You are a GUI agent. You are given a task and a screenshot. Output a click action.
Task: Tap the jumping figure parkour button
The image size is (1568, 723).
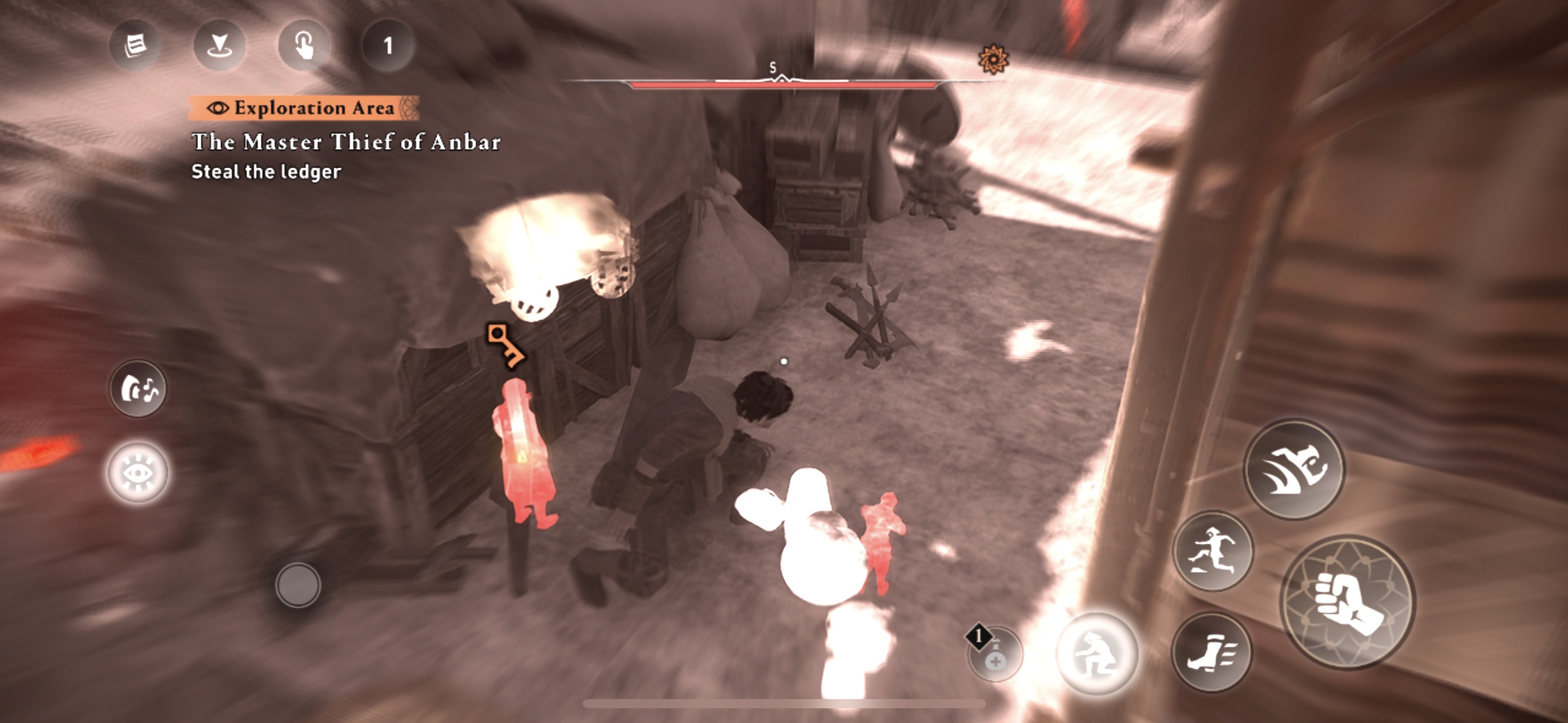[x=1212, y=551]
